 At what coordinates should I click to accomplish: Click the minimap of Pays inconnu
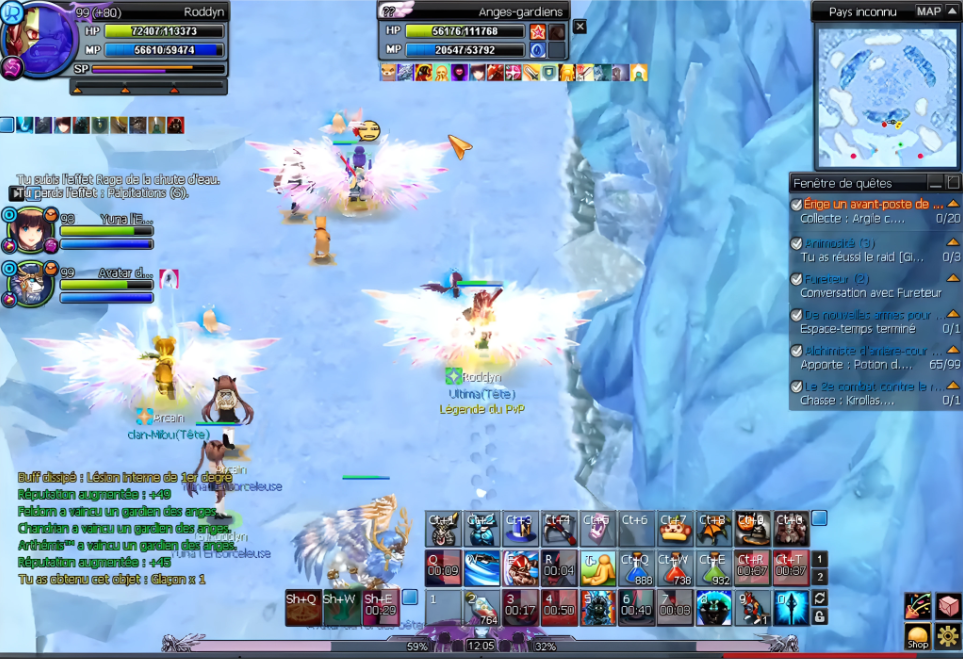(x=873, y=94)
